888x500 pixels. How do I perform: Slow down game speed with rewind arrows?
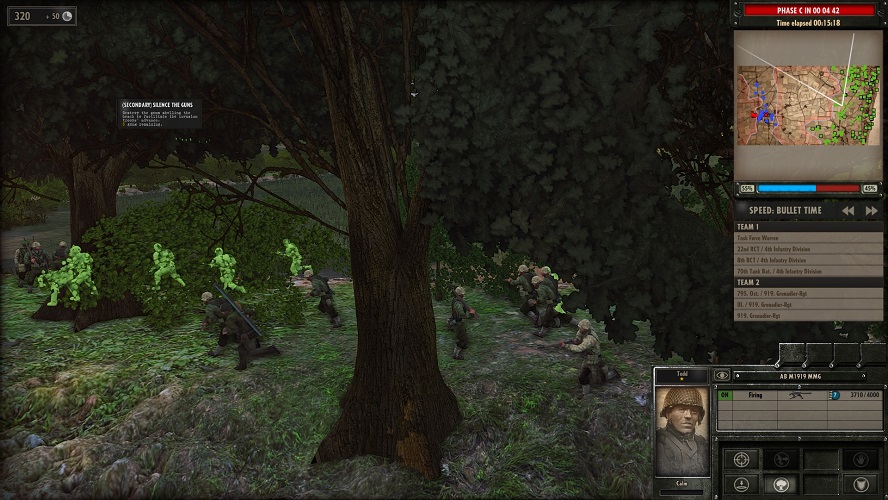[x=847, y=211]
